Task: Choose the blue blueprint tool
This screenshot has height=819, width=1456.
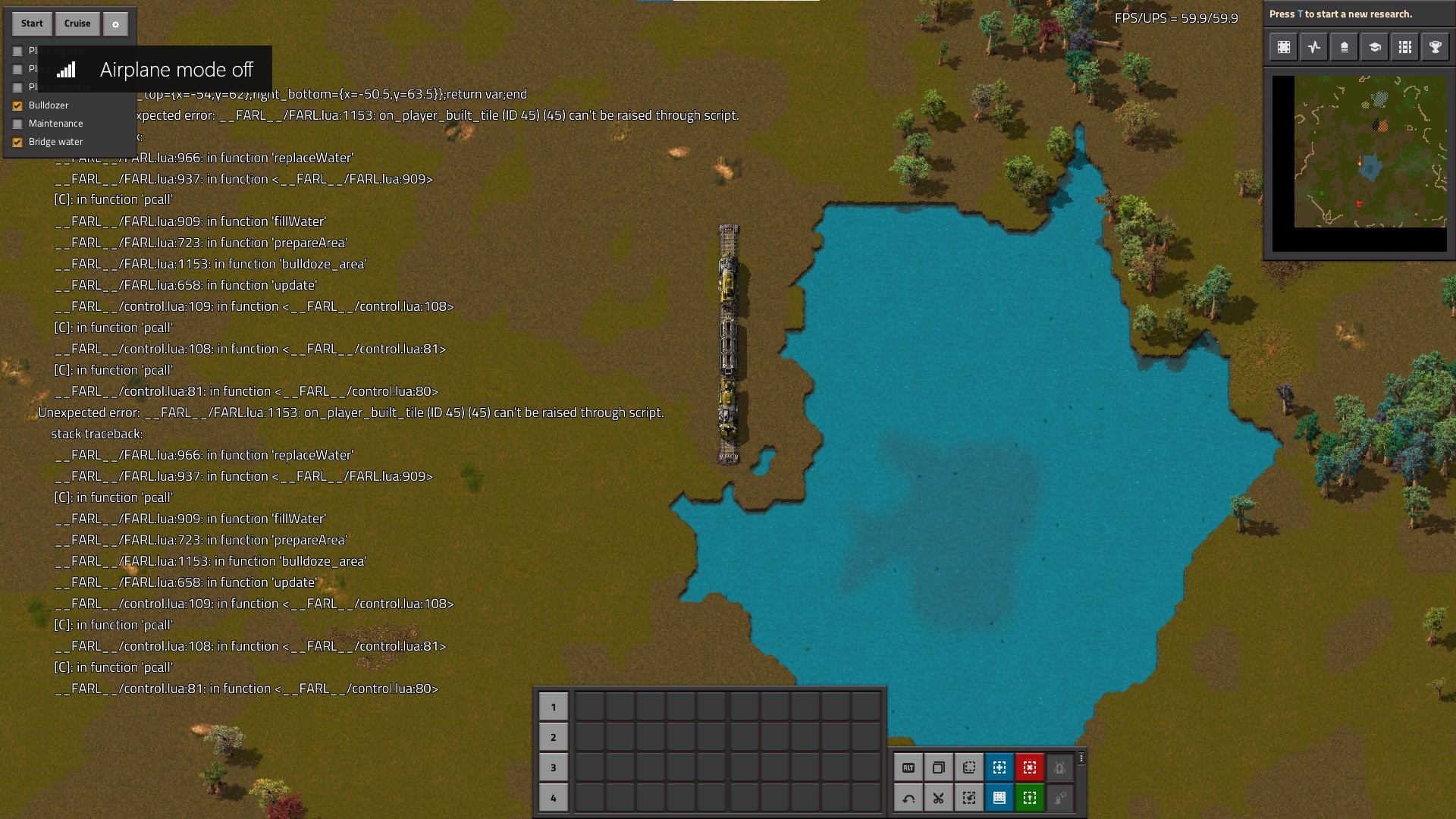Action: 999,767
